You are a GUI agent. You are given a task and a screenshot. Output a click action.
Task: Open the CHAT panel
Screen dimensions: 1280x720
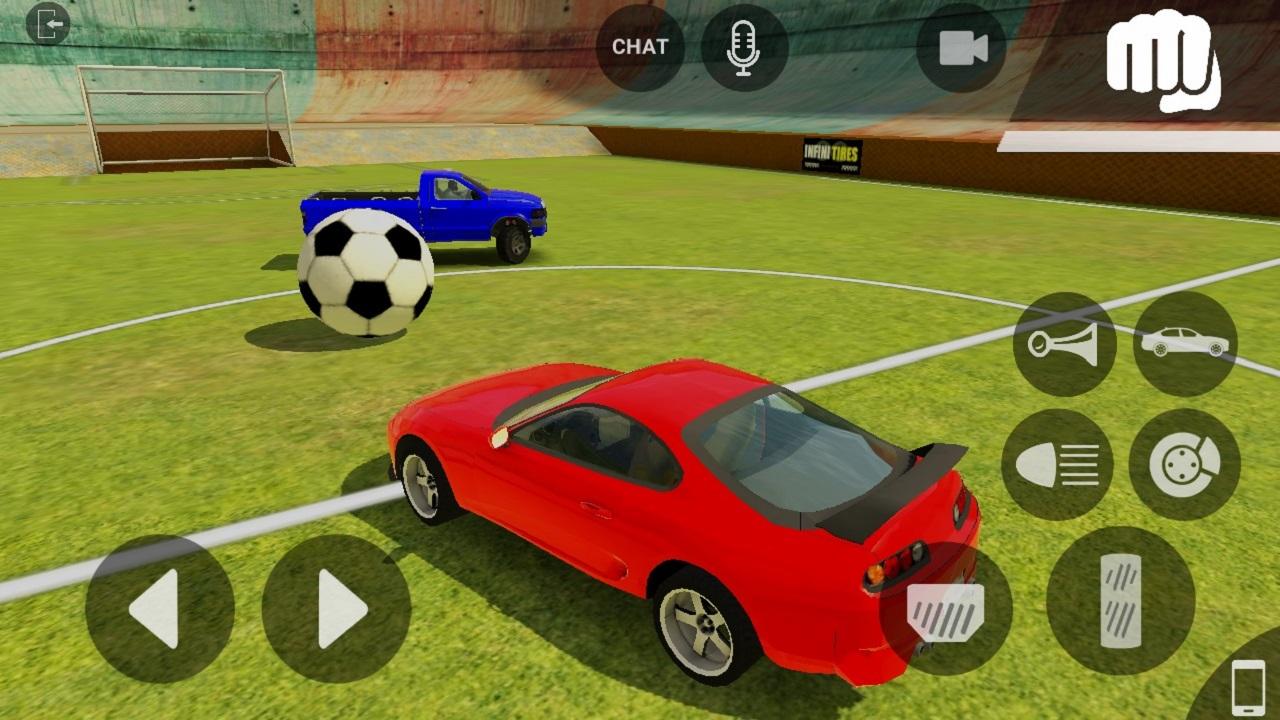(x=641, y=45)
